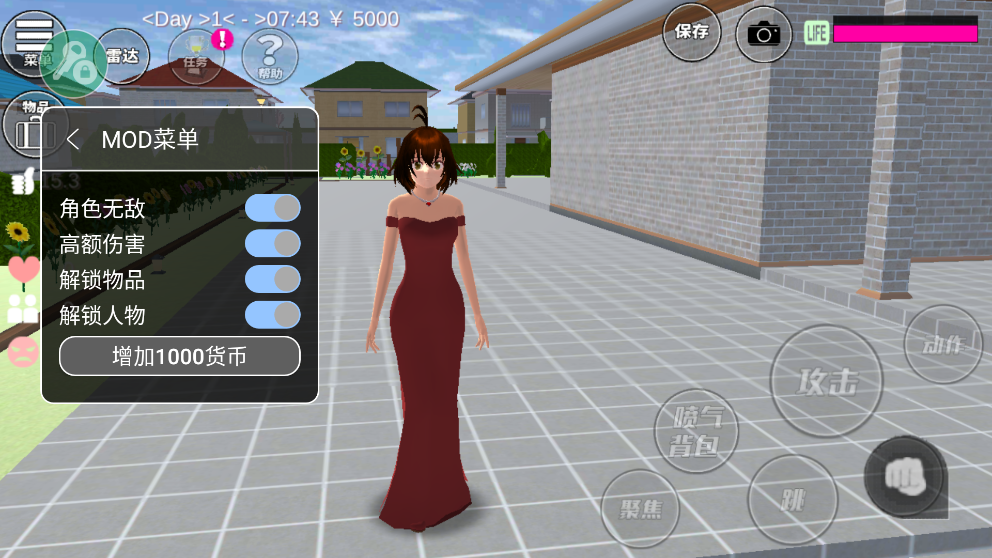
Task: Tap the 动作 action button
Action: 942,344
